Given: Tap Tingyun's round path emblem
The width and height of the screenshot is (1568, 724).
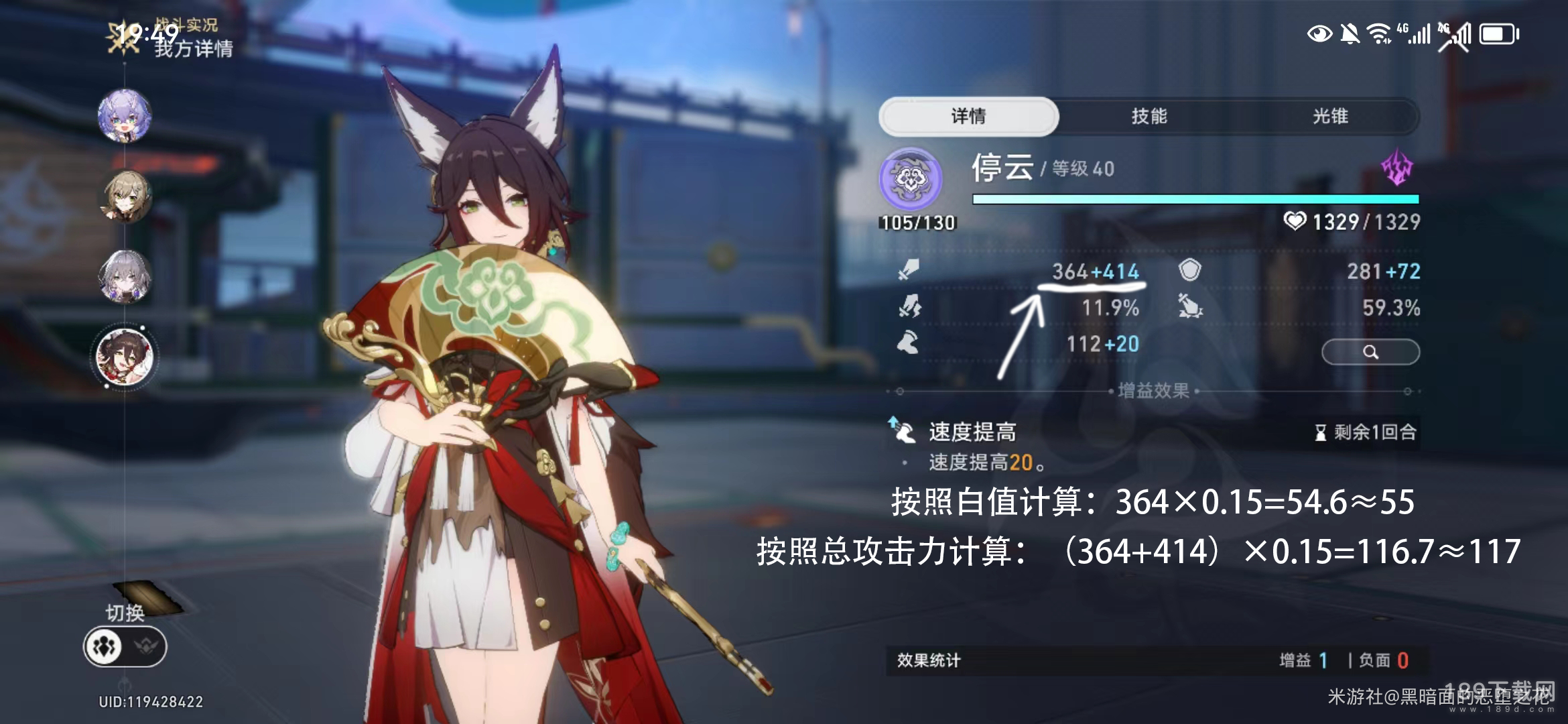Looking at the screenshot, I should 911,178.
